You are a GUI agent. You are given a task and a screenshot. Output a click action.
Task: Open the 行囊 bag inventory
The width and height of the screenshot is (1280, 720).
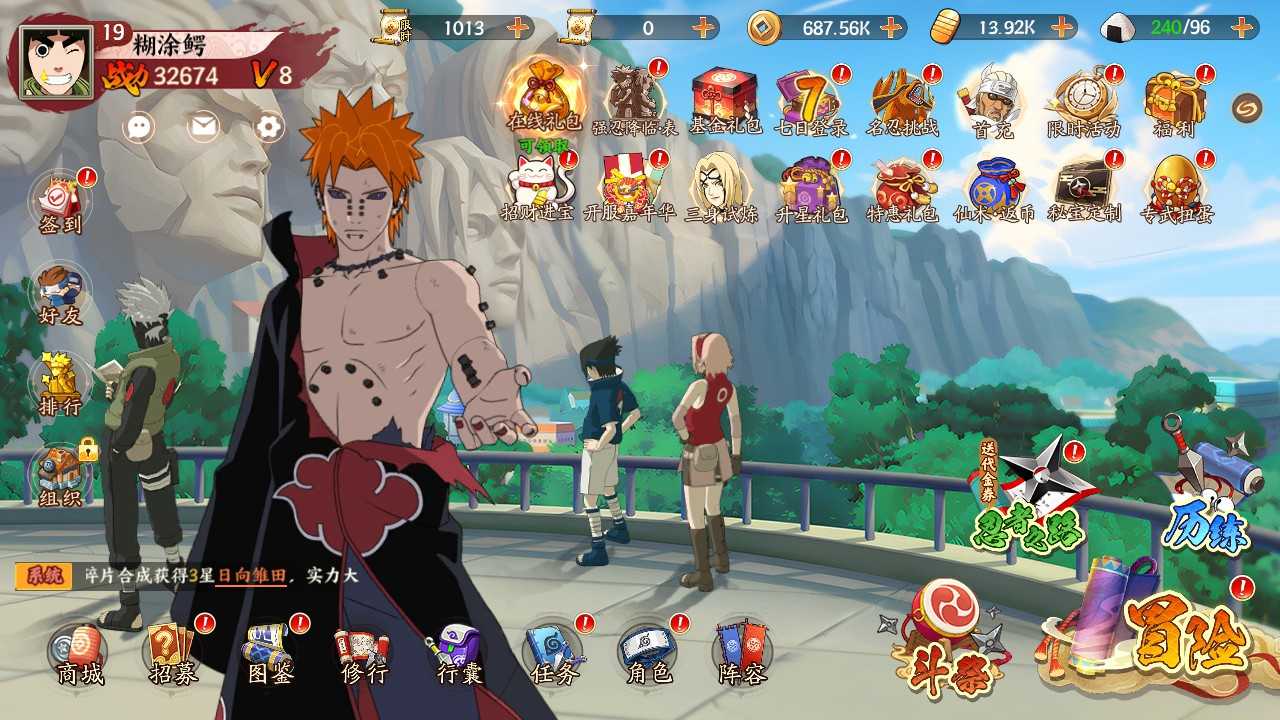tap(459, 654)
